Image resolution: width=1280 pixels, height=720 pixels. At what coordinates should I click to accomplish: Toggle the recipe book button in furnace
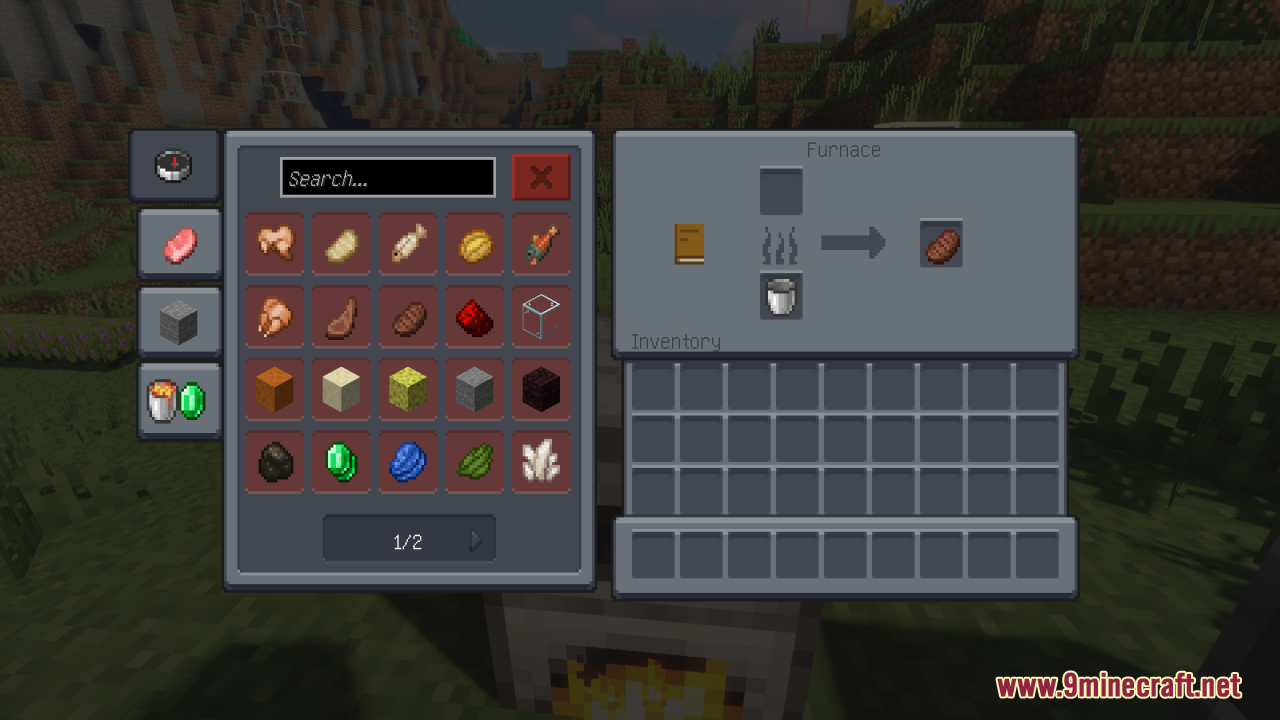(689, 243)
